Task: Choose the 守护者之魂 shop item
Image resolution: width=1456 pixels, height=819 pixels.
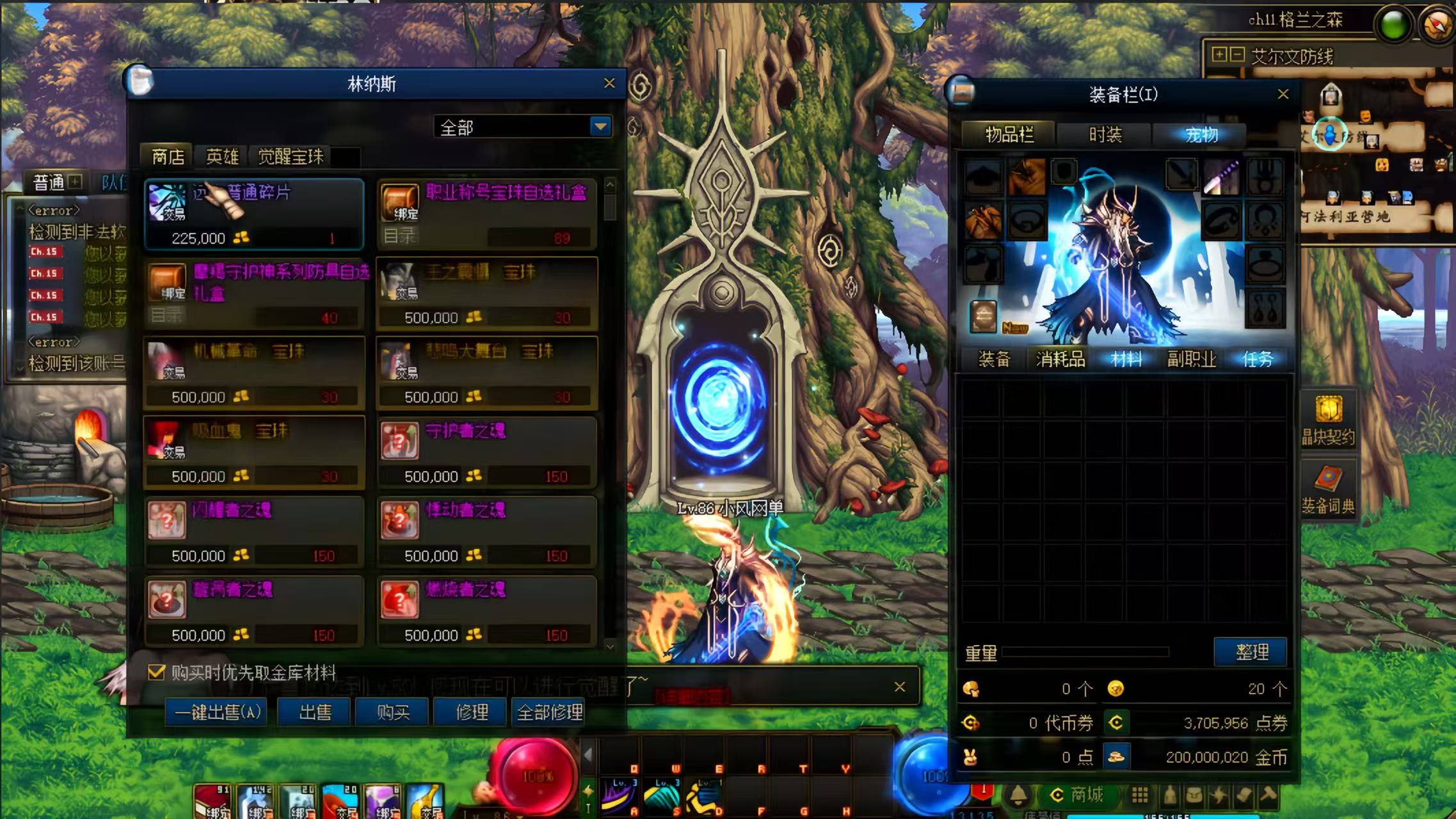Action: click(x=486, y=452)
